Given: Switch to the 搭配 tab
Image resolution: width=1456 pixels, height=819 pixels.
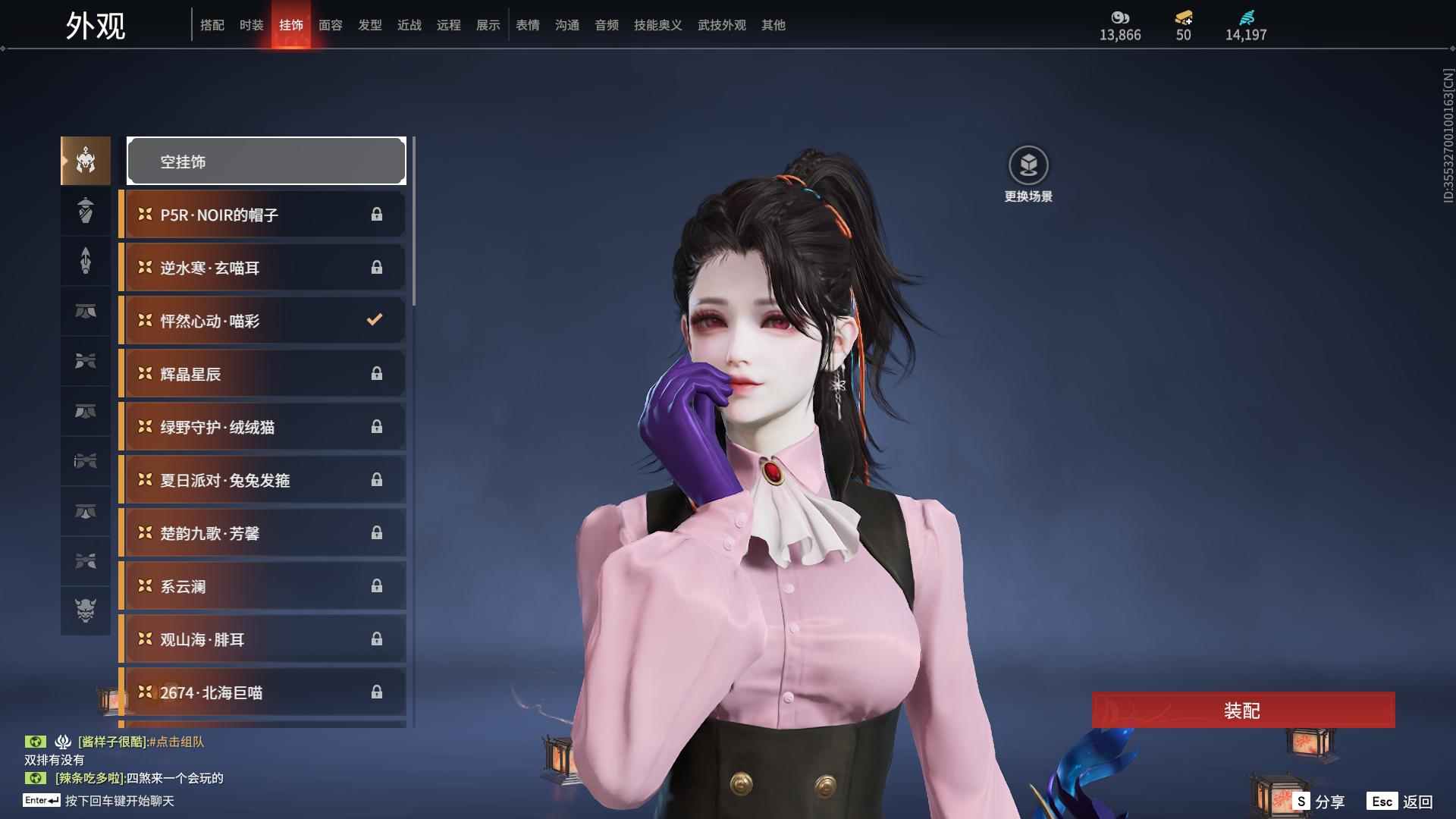Looking at the screenshot, I should coord(212,25).
